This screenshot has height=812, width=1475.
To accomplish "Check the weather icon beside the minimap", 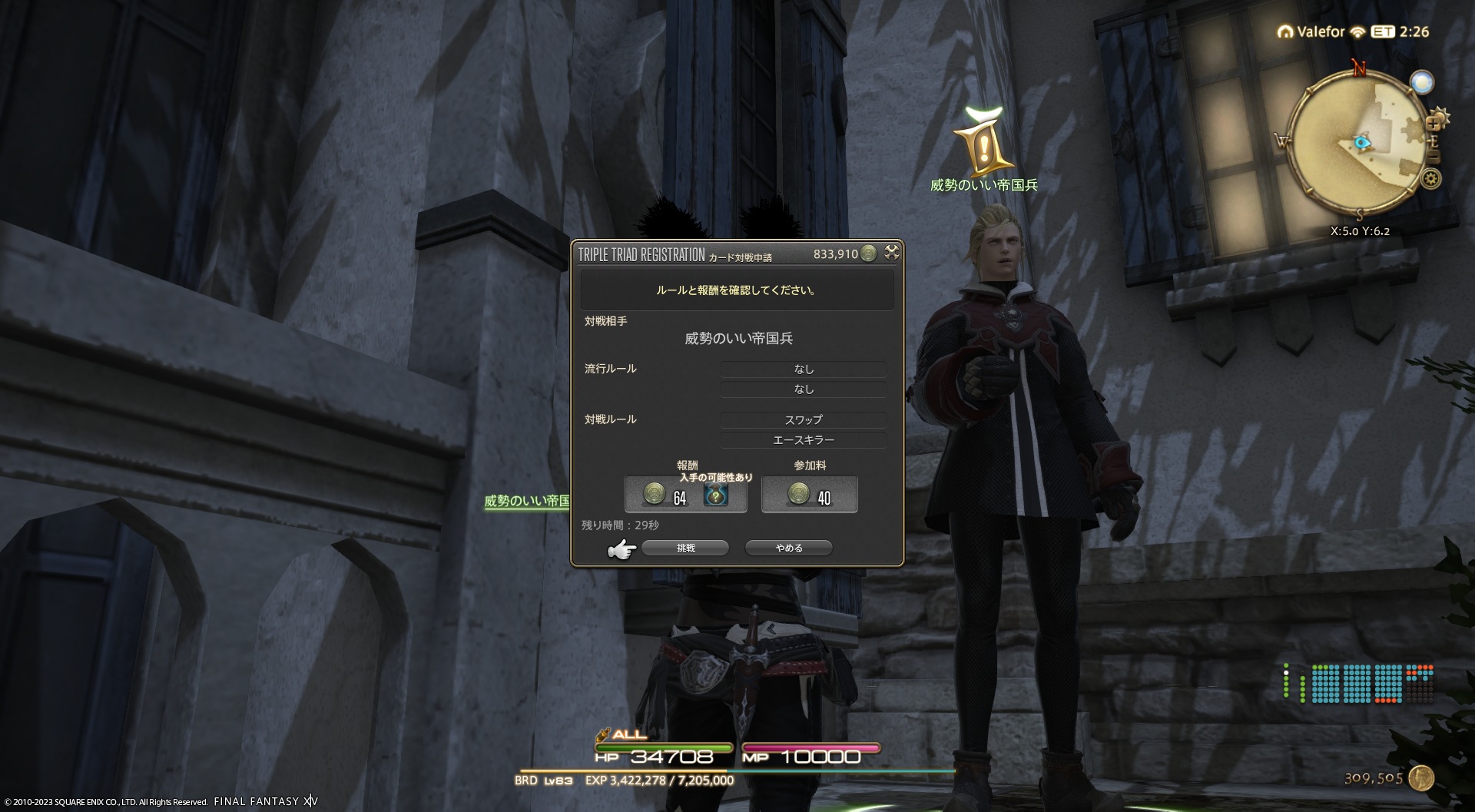I will (1422, 82).
